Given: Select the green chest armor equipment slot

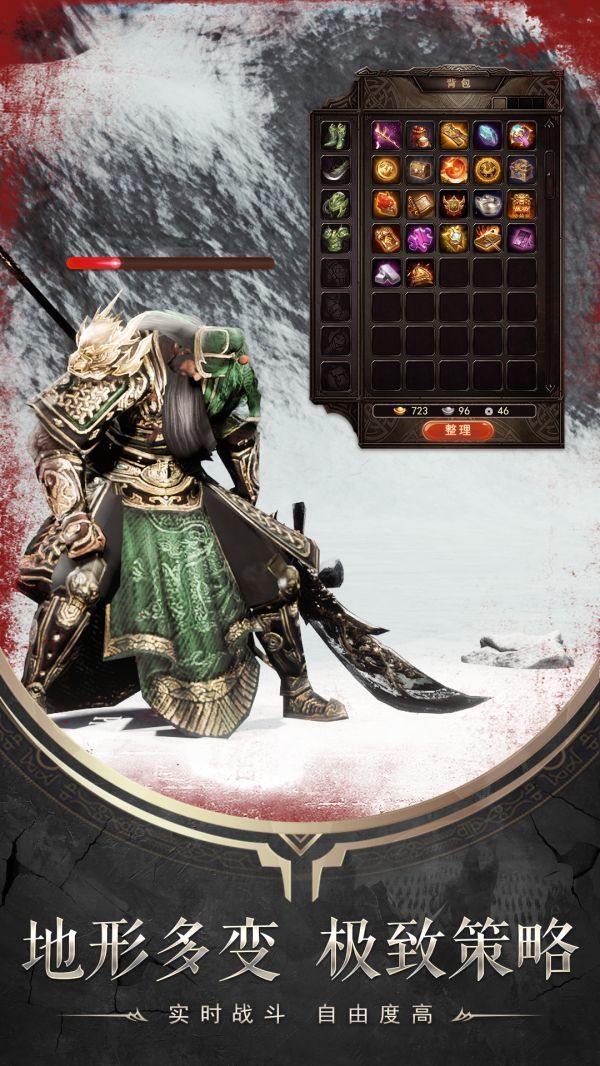Looking at the screenshot, I should point(334,237).
